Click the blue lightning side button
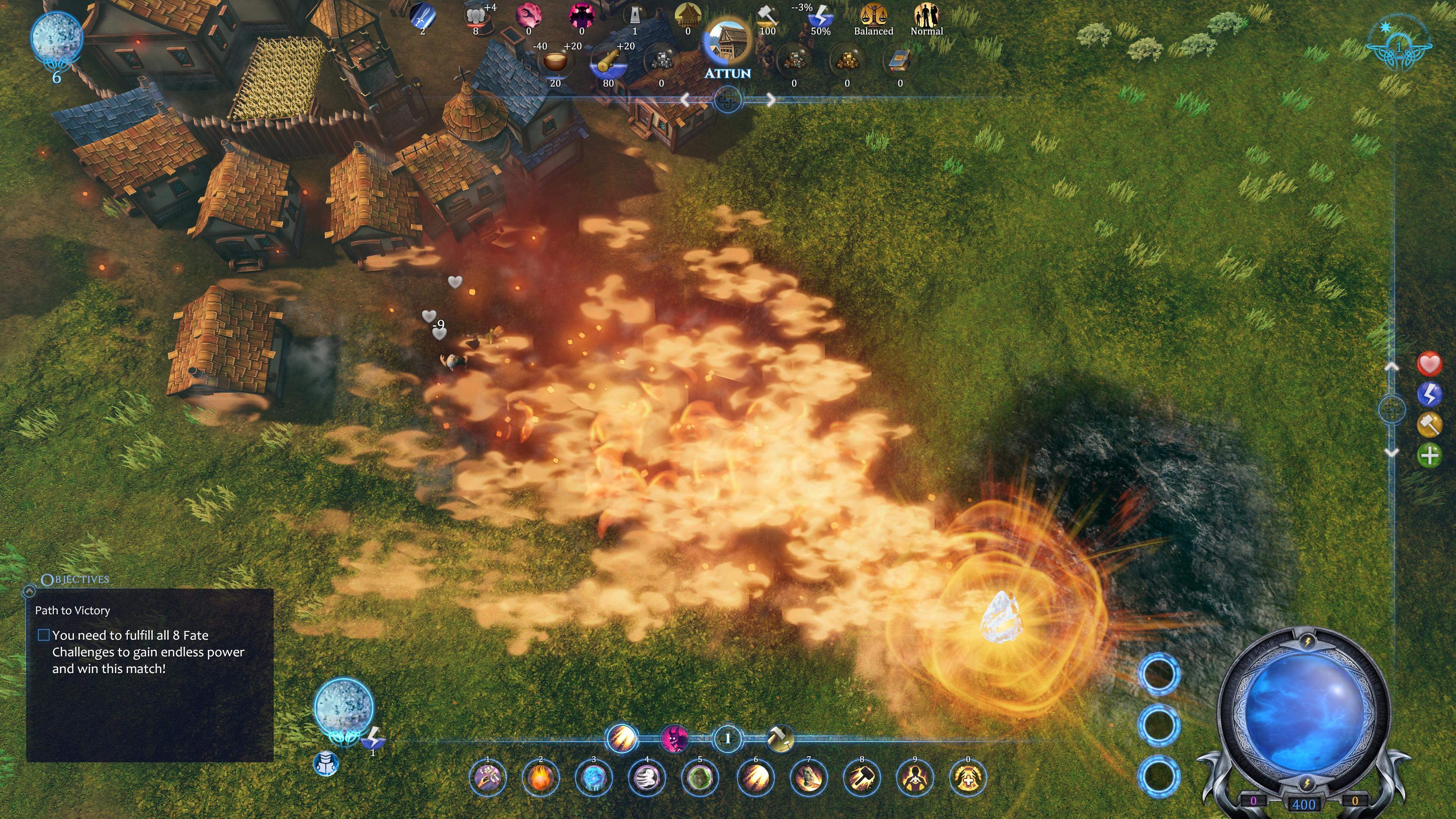Image resolution: width=1456 pixels, height=819 pixels. pyautogui.click(x=1429, y=394)
